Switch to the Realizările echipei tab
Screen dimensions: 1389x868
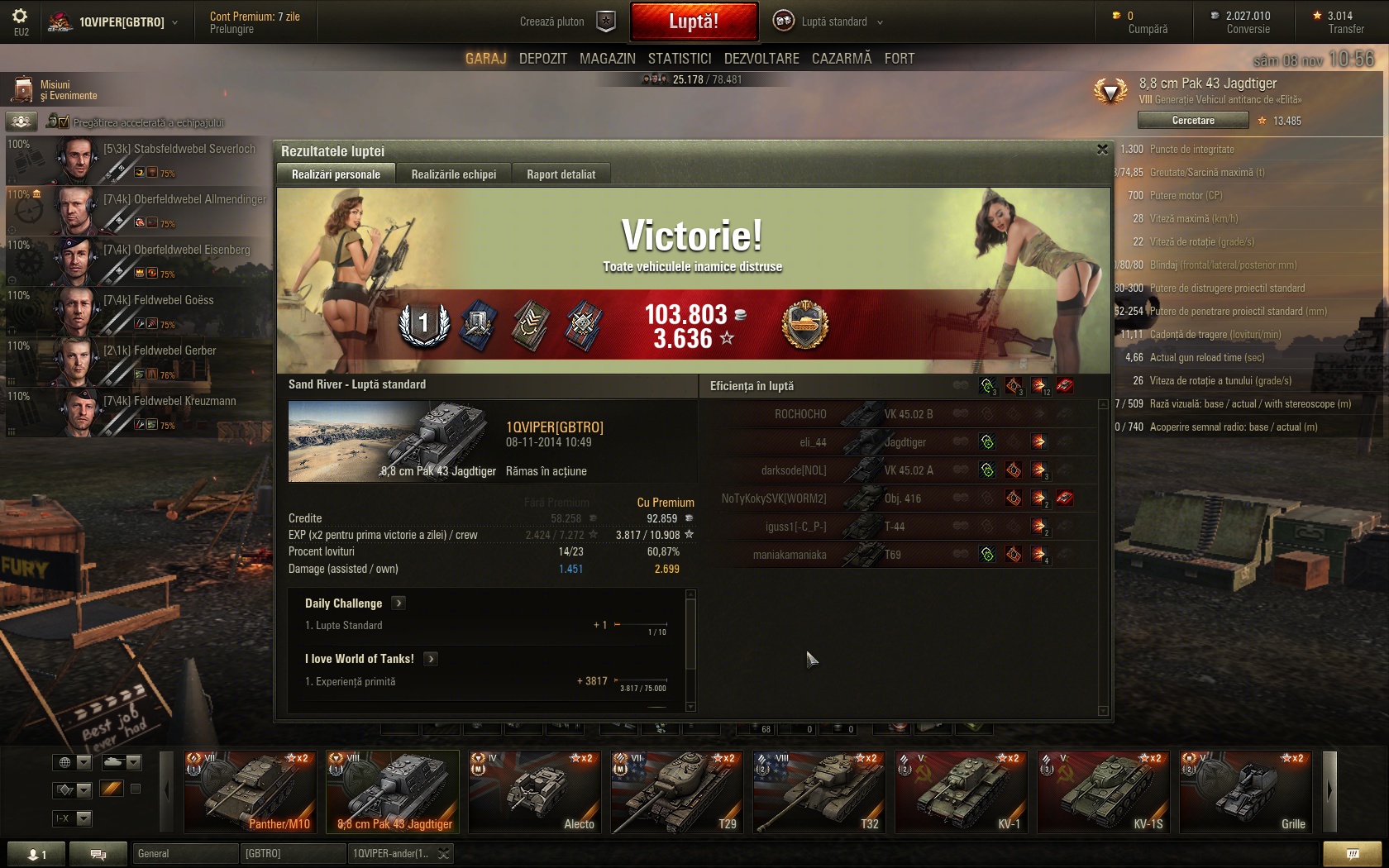454,174
